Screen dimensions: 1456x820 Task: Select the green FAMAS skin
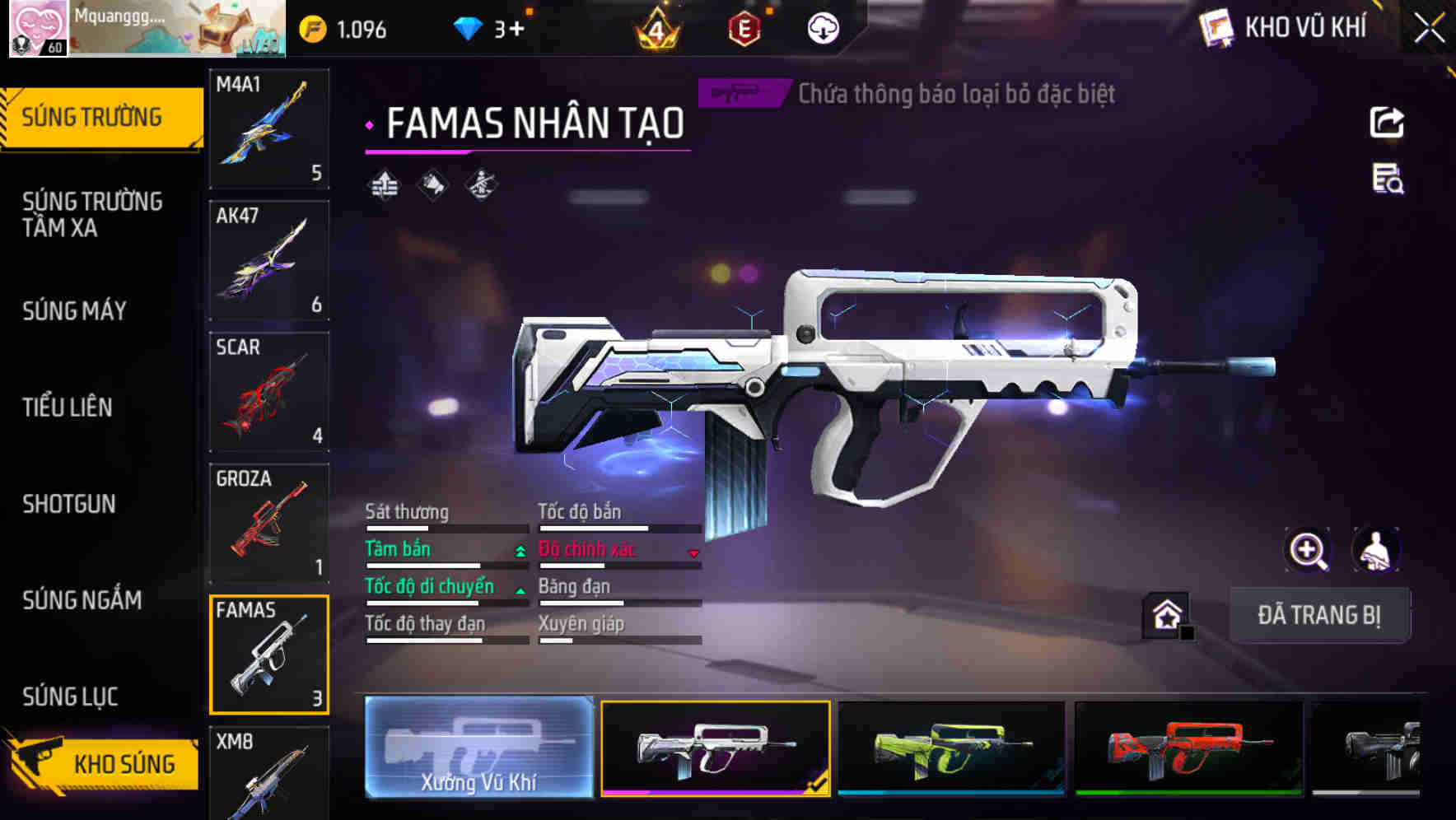pyautogui.click(x=951, y=748)
